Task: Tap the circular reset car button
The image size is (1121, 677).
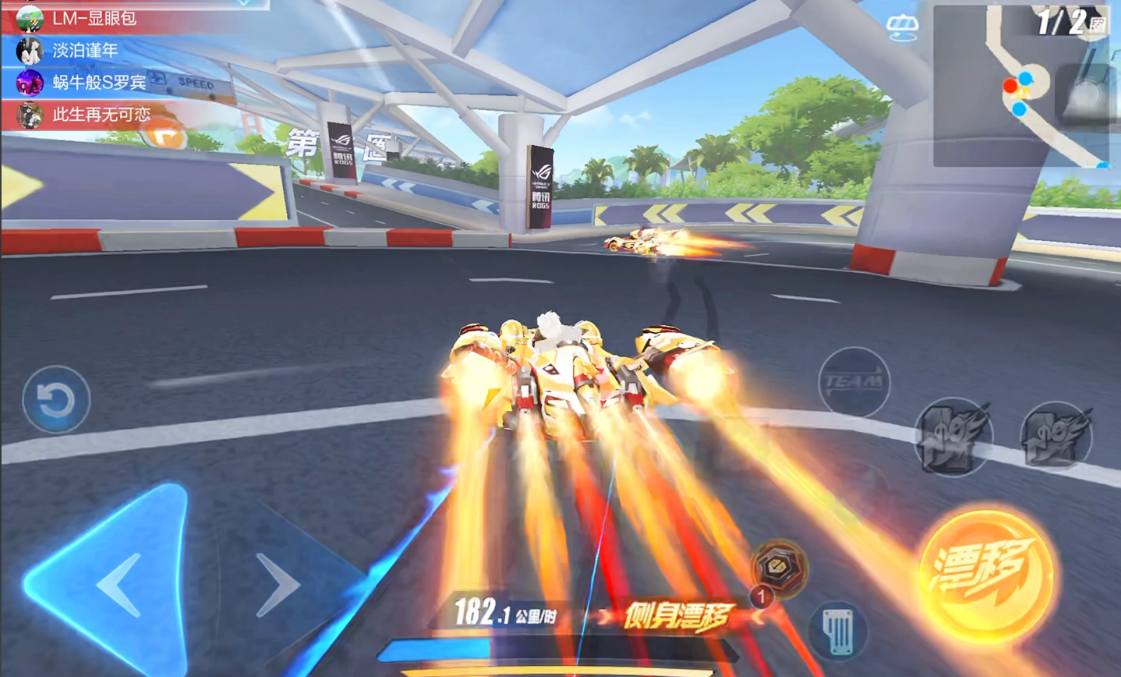Action: pos(56,400)
